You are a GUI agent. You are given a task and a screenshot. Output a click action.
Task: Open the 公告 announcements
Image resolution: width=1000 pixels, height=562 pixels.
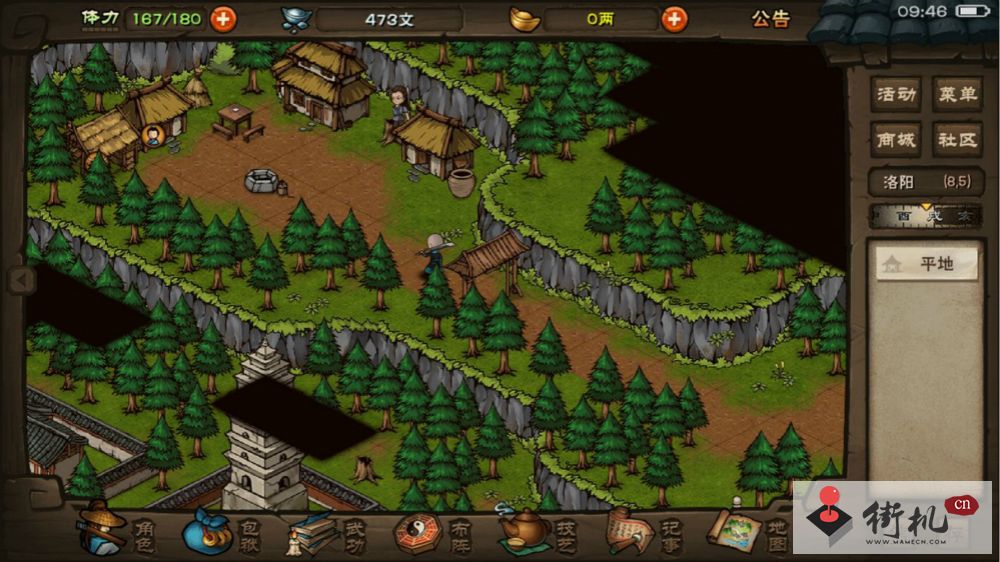770,18
